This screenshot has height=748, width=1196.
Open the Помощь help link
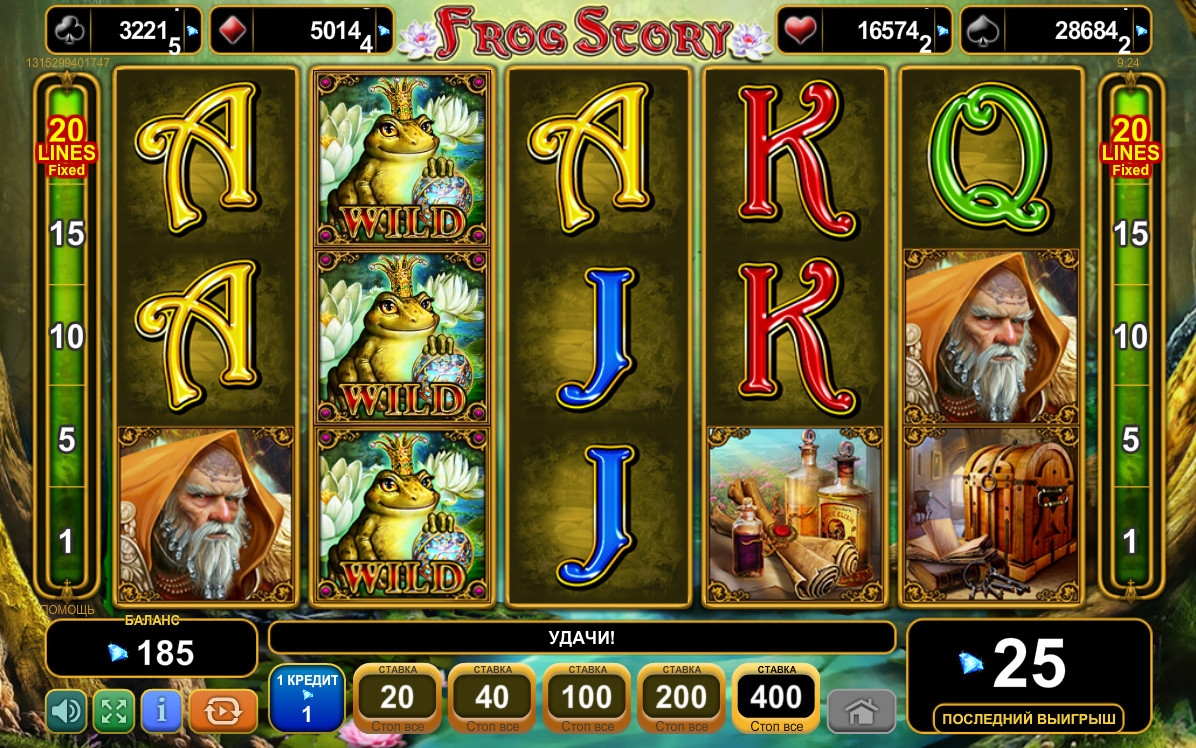point(67,609)
